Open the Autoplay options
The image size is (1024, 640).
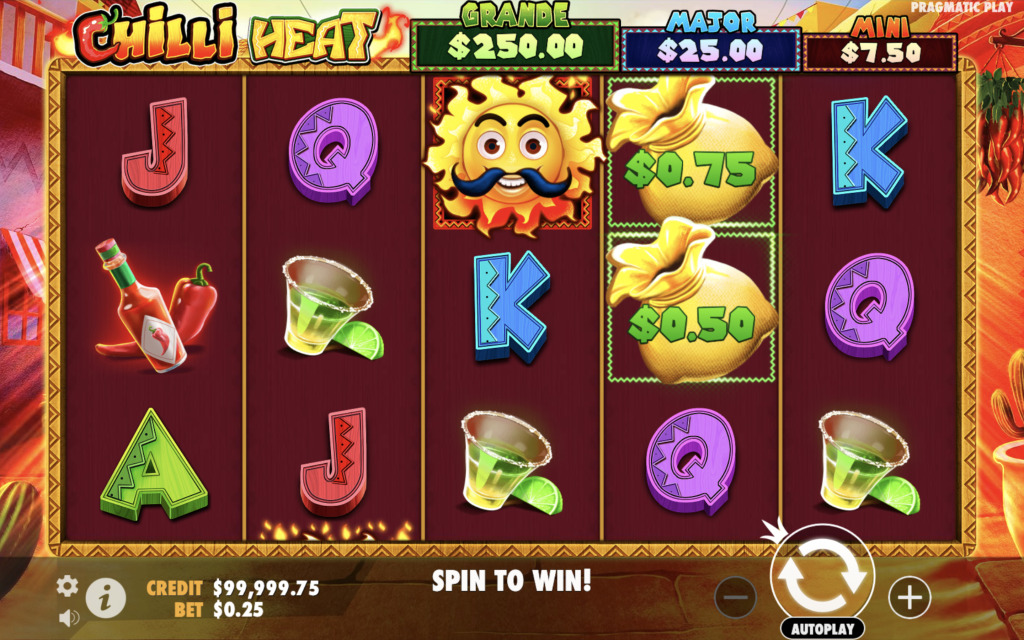pyautogui.click(x=822, y=629)
